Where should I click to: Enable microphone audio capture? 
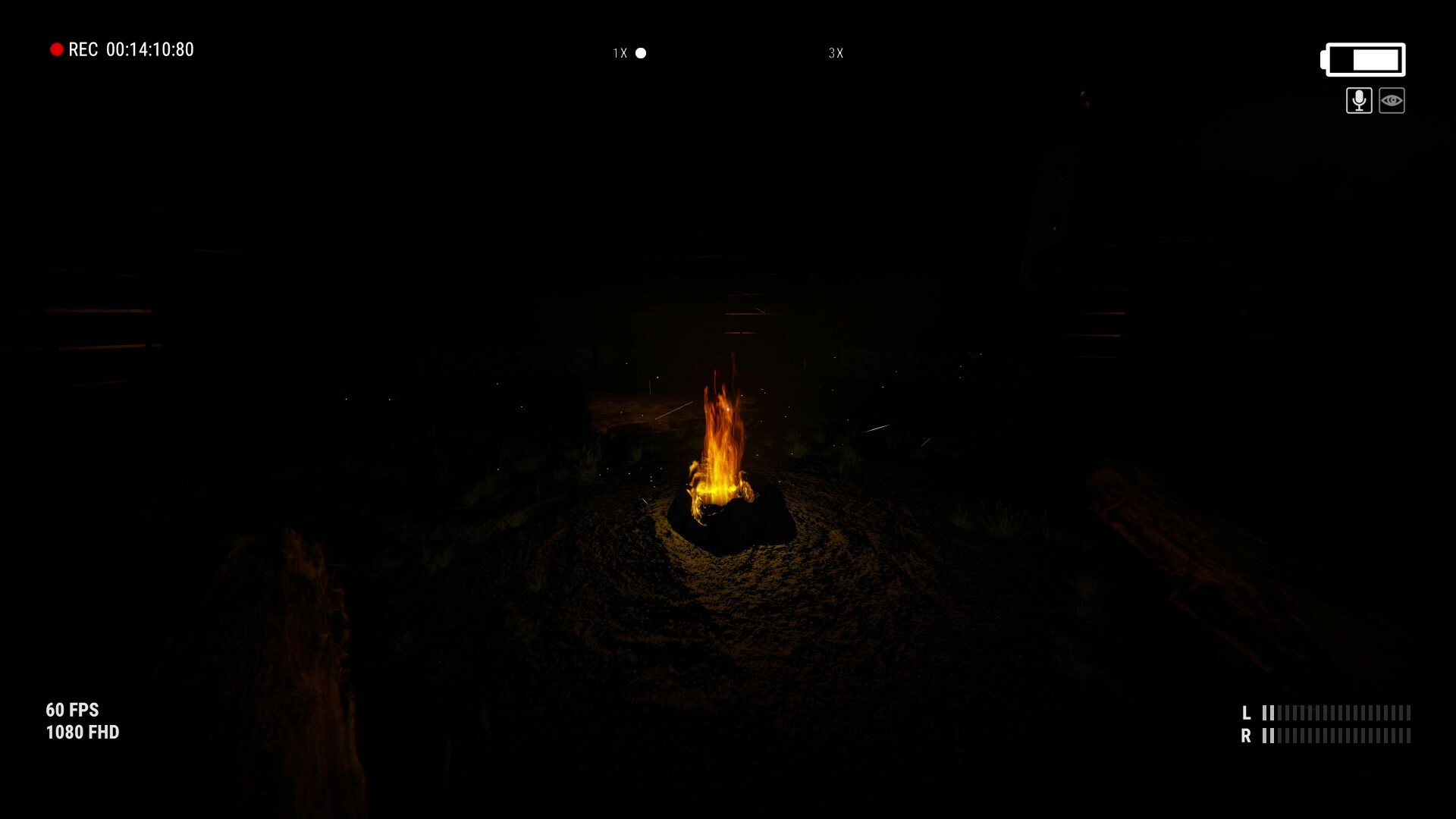click(1358, 99)
